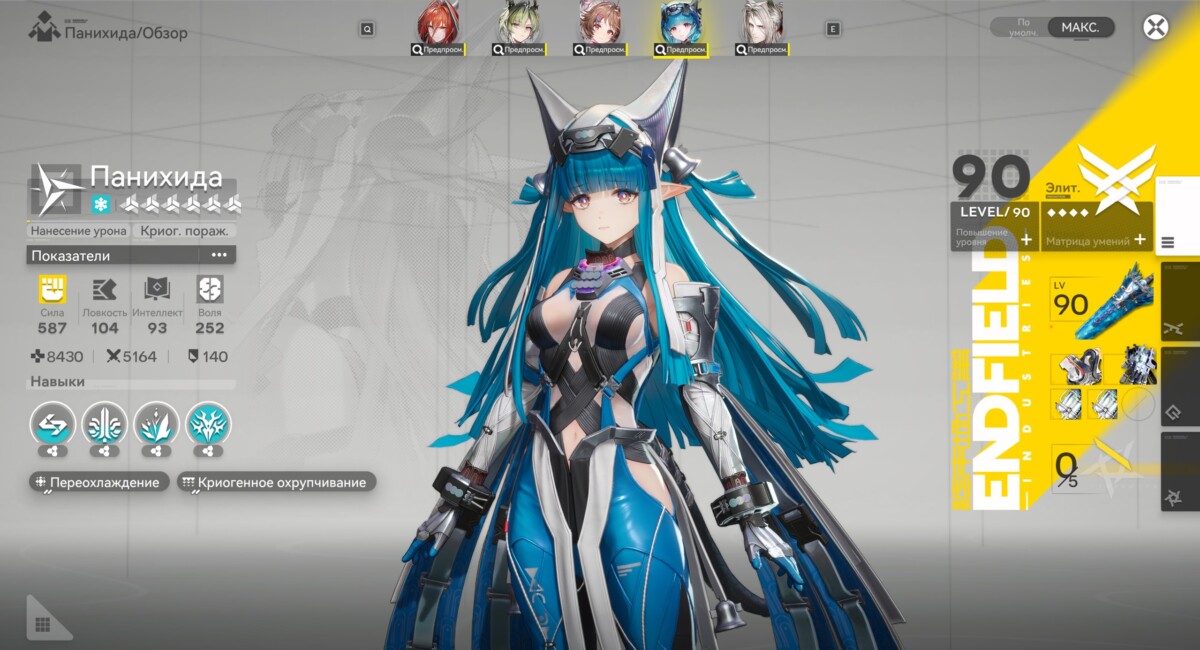The image size is (1200, 650).
Task: Click the Нанесение урона role tag
Action: click(80, 231)
